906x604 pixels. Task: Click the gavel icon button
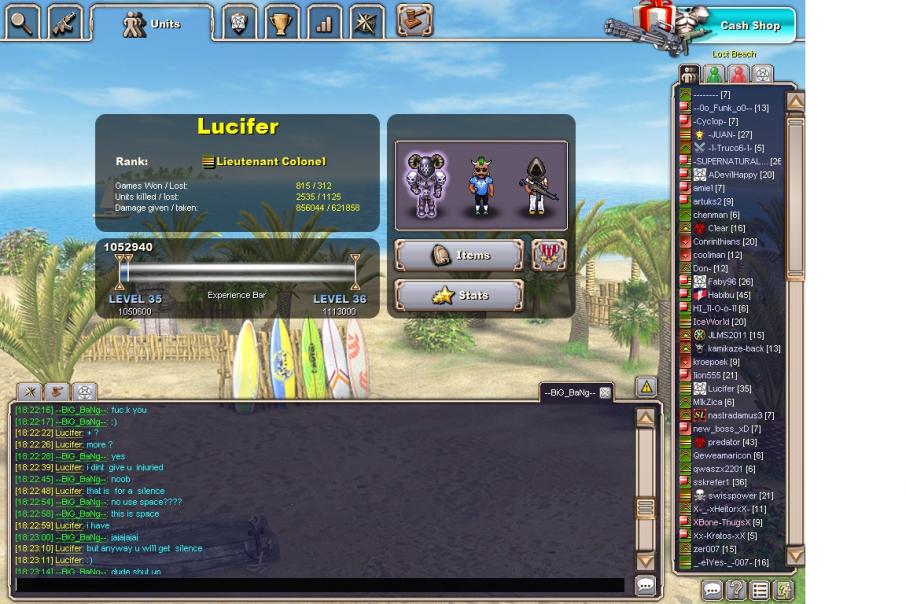pos(414,18)
